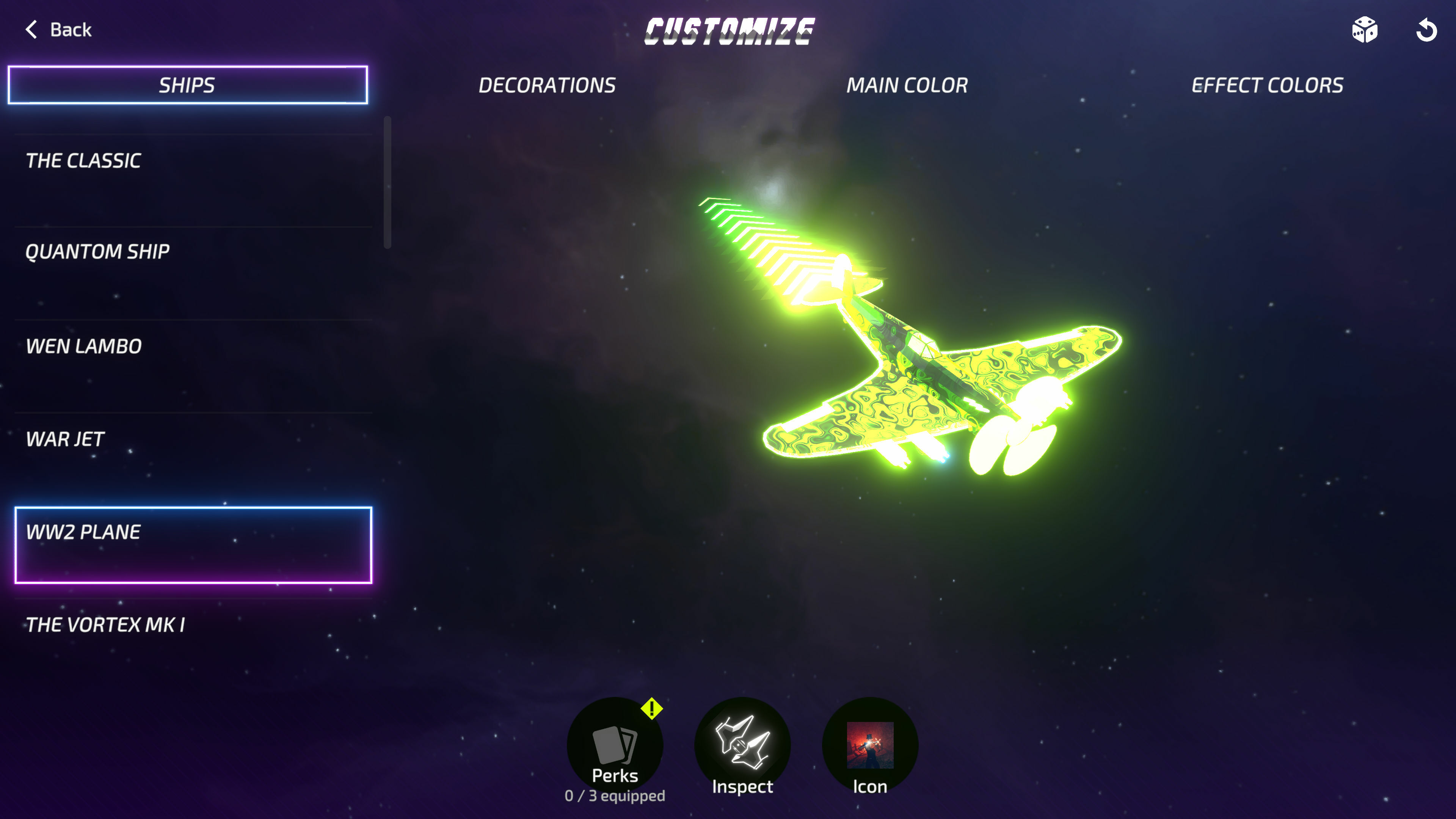Choose the WEN LAMBO ship
The width and height of the screenshot is (1456, 819).
click(84, 347)
